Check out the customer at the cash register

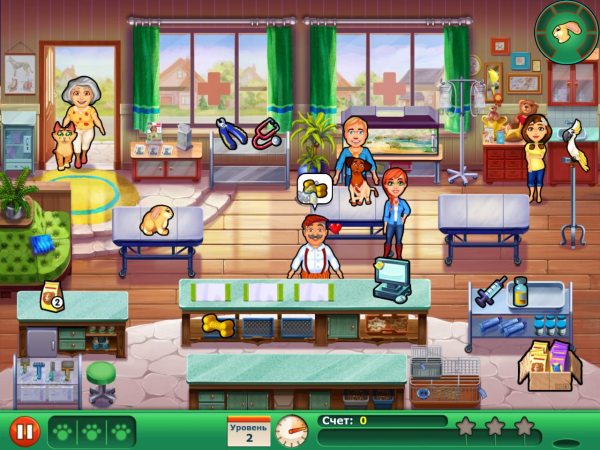pyautogui.click(x=390, y=279)
